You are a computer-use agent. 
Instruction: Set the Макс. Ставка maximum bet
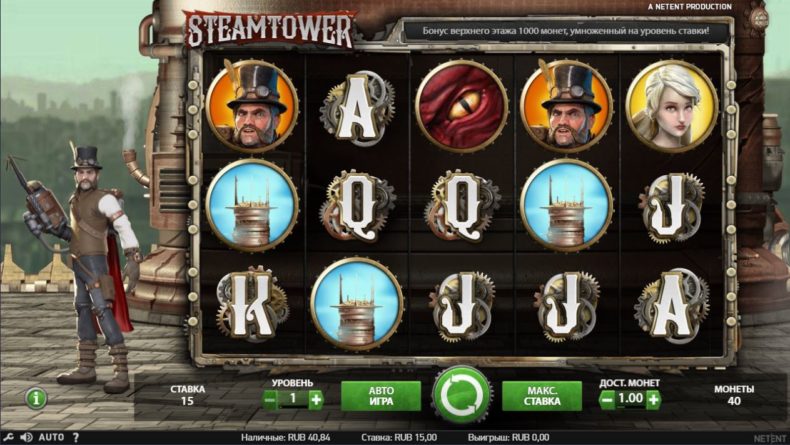point(541,397)
